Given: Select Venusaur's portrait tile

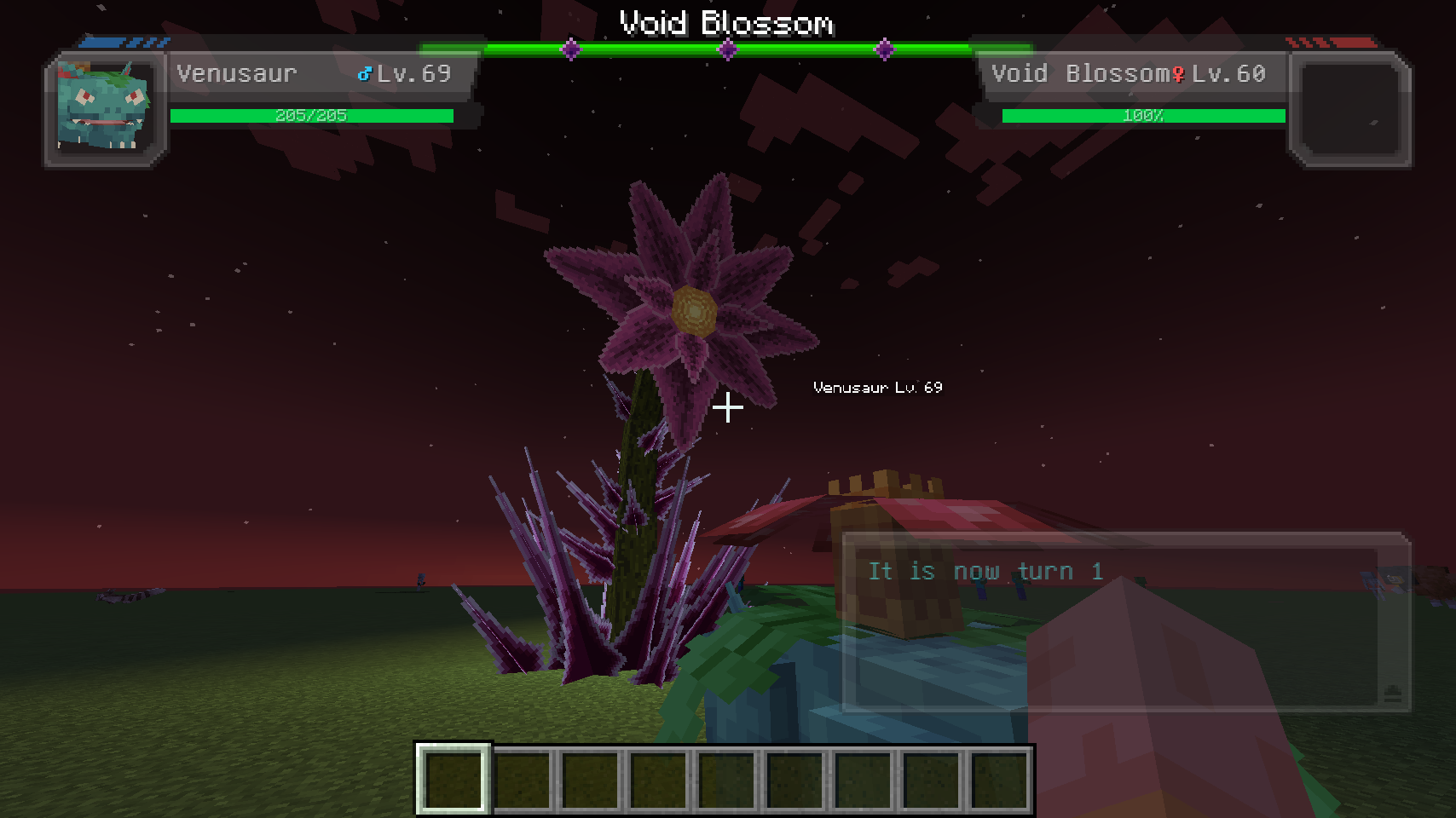Looking at the screenshot, I should 104,108.
